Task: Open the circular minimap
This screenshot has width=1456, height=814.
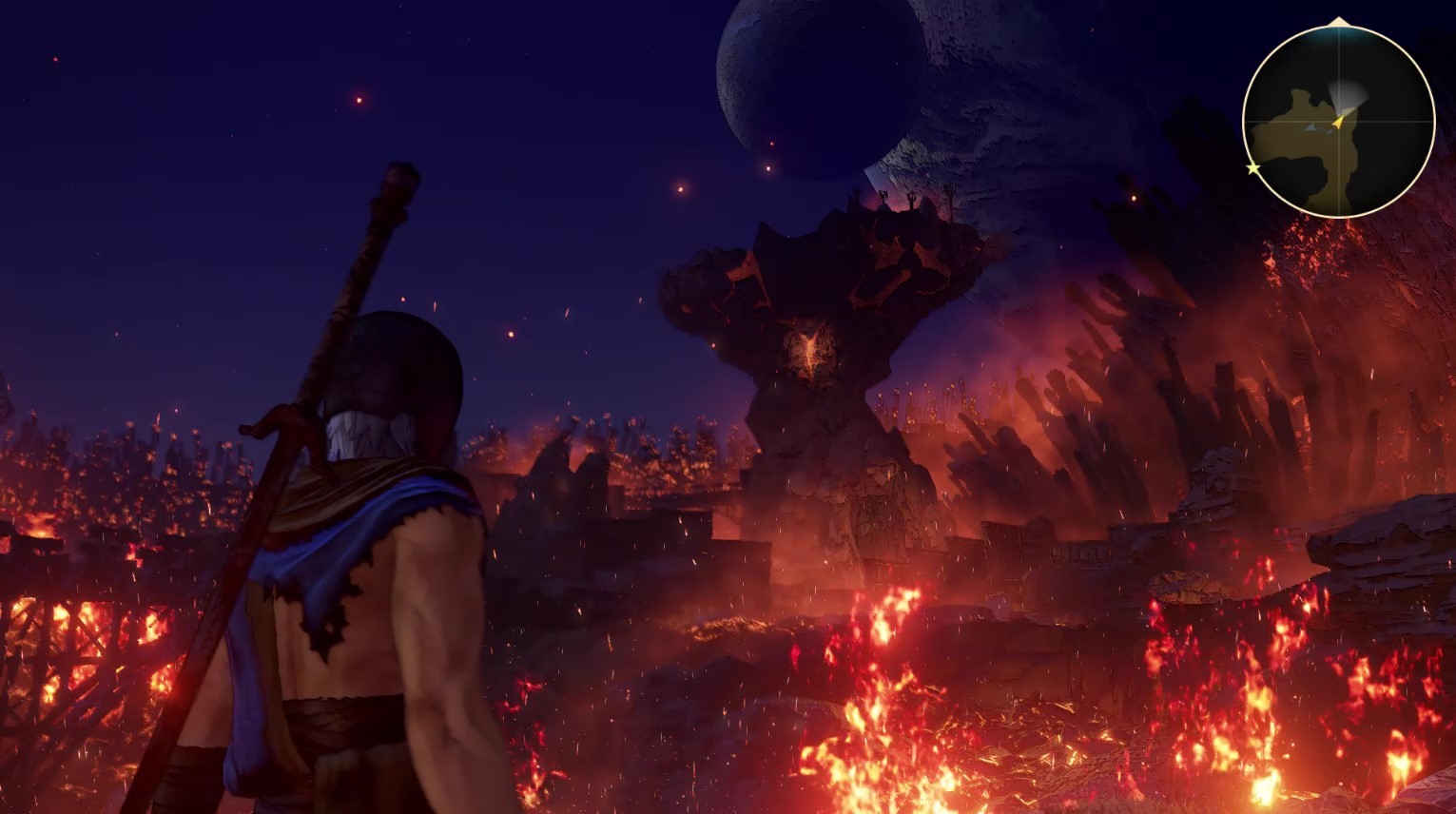Action: (x=1338, y=122)
